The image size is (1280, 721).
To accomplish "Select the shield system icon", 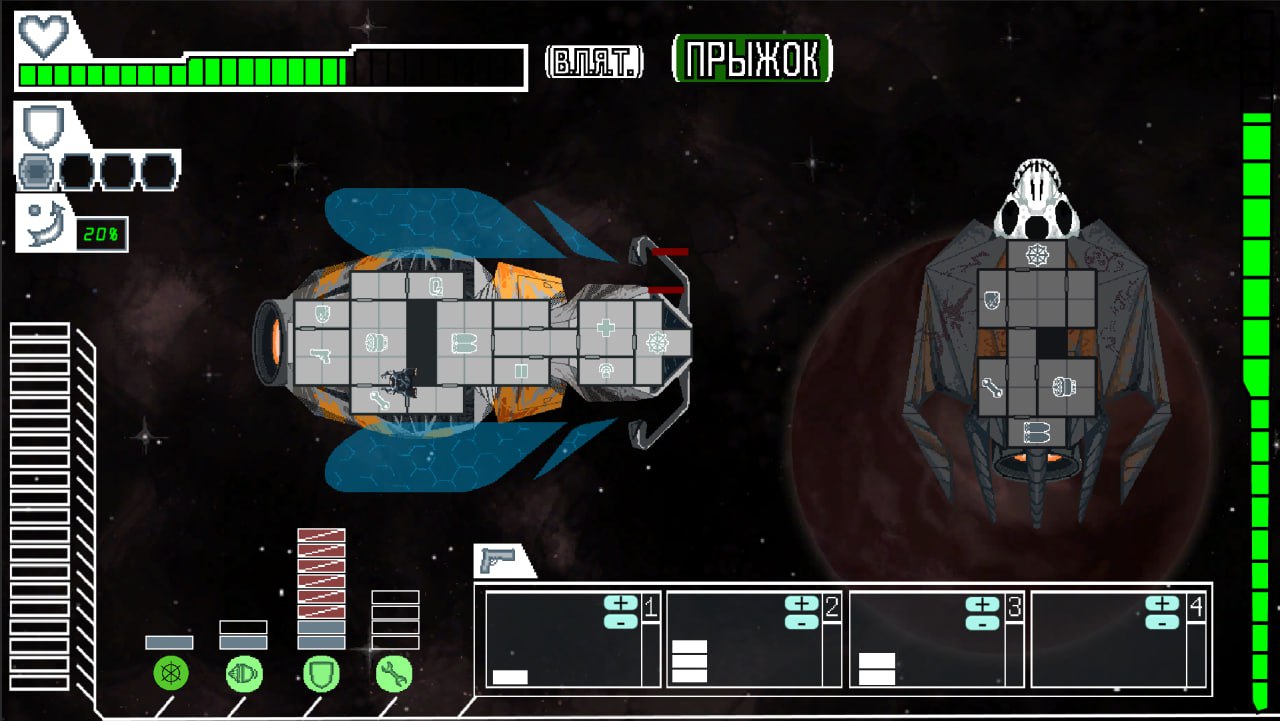I will point(321,674).
